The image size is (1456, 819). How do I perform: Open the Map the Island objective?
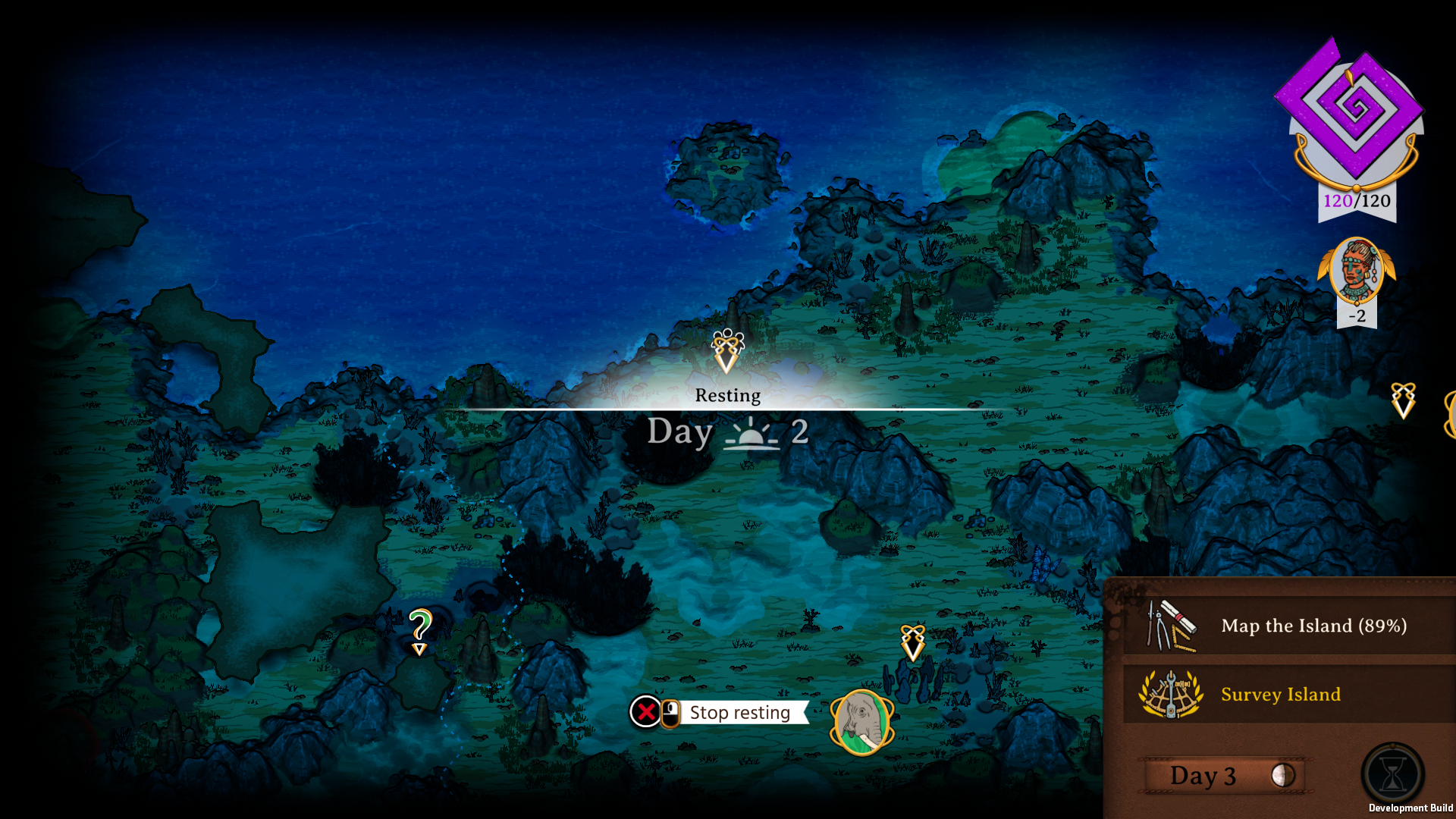(x=1289, y=626)
